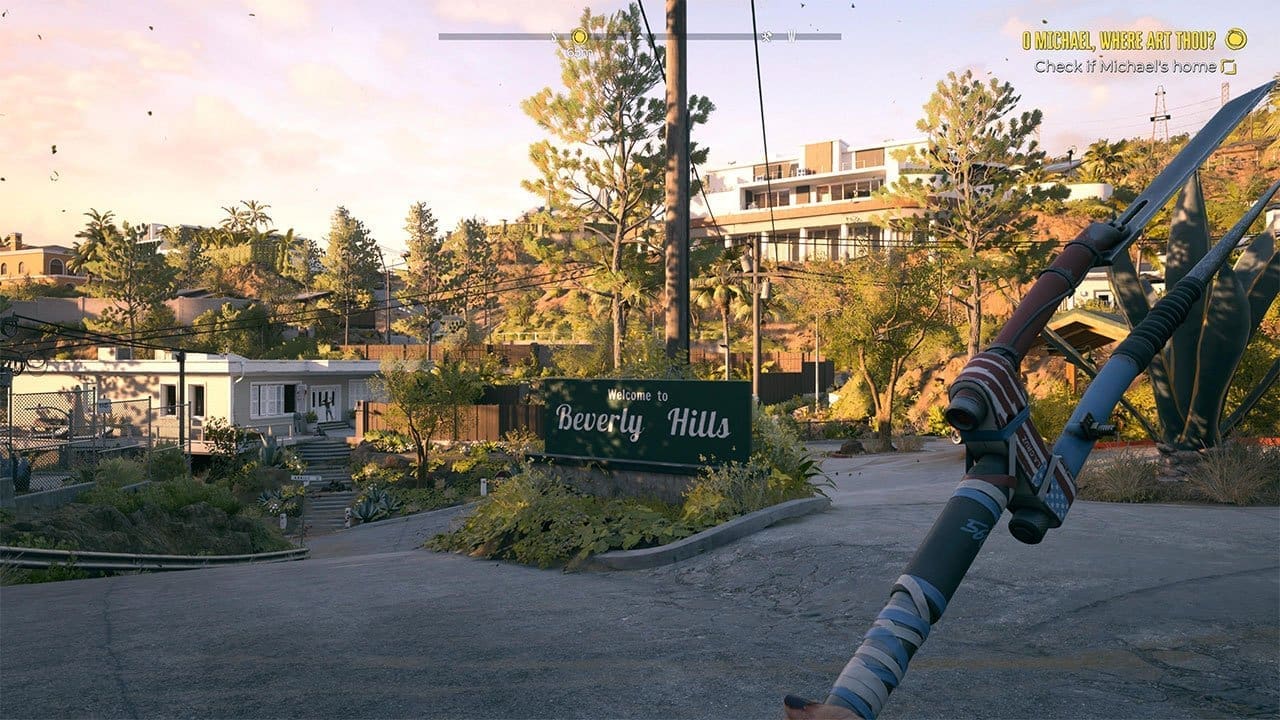The height and width of the screenshot is (720, 1280).
Task: Expand the compass bar display
Action: tap(640, 37)
